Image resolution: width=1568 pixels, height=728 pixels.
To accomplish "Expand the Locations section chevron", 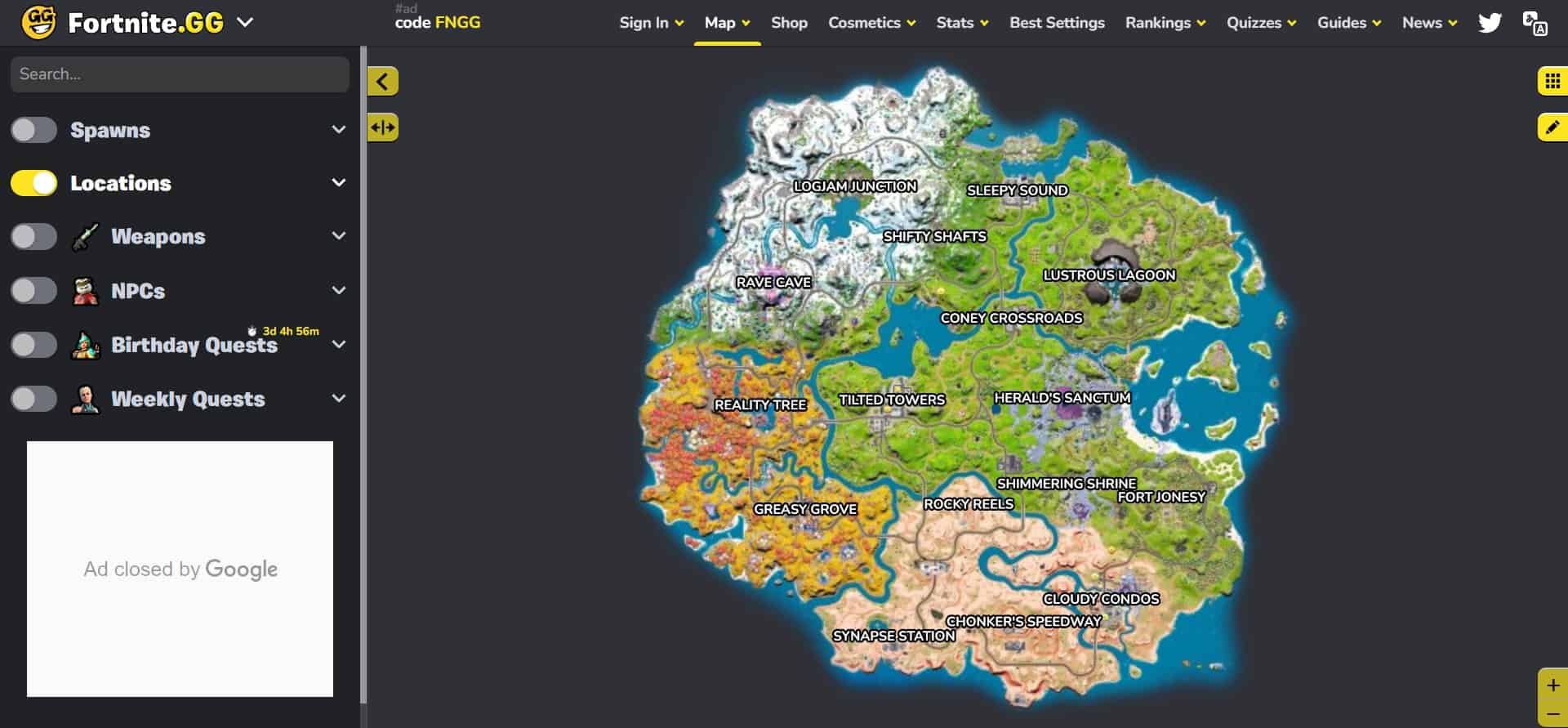I will pyautogui.click(x=338, y=183).
